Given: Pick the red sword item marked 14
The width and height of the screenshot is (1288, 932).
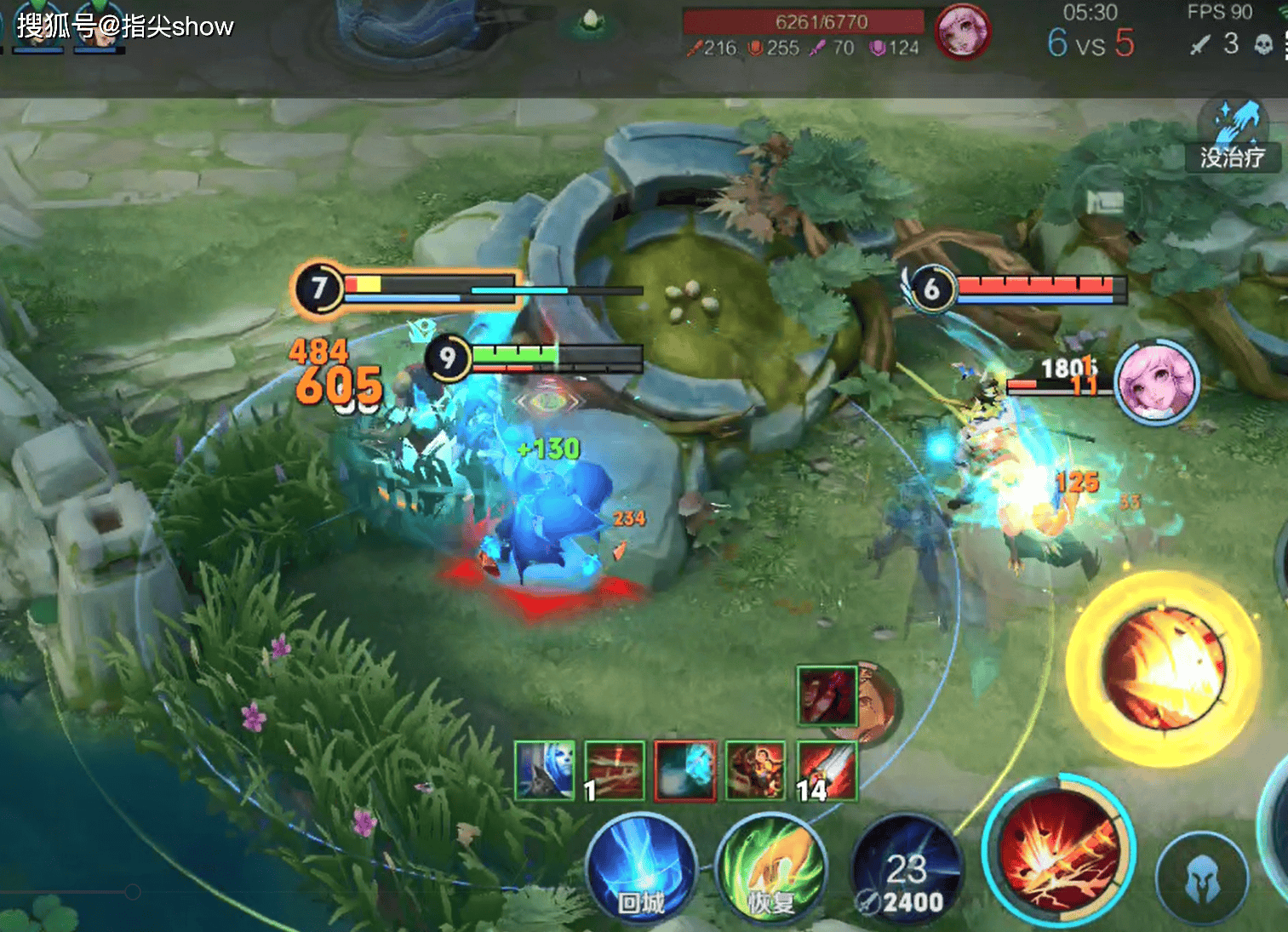Looking at the screenshot, I should click(827, 770).
